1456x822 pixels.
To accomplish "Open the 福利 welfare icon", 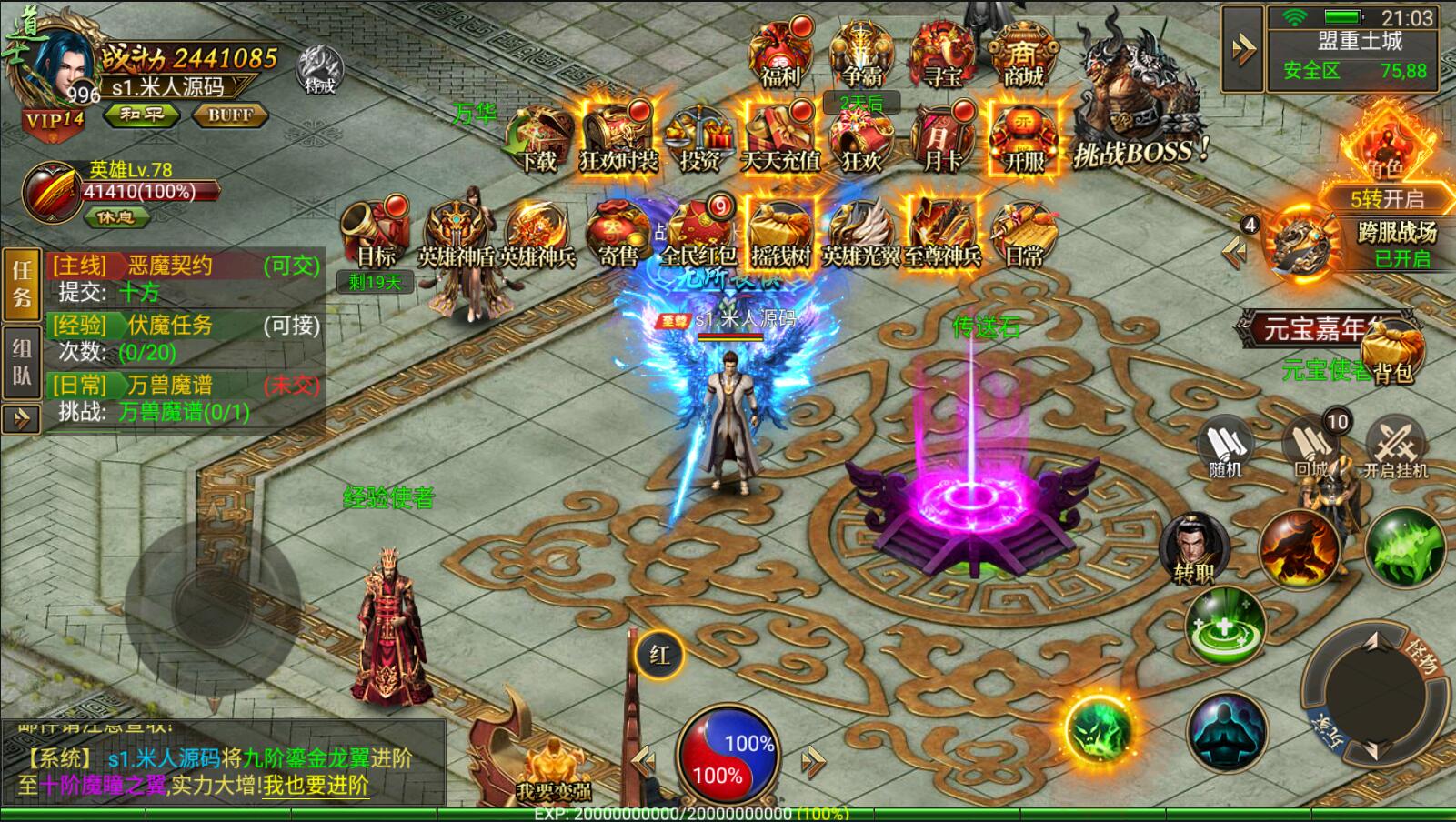I will click(780, 55).
